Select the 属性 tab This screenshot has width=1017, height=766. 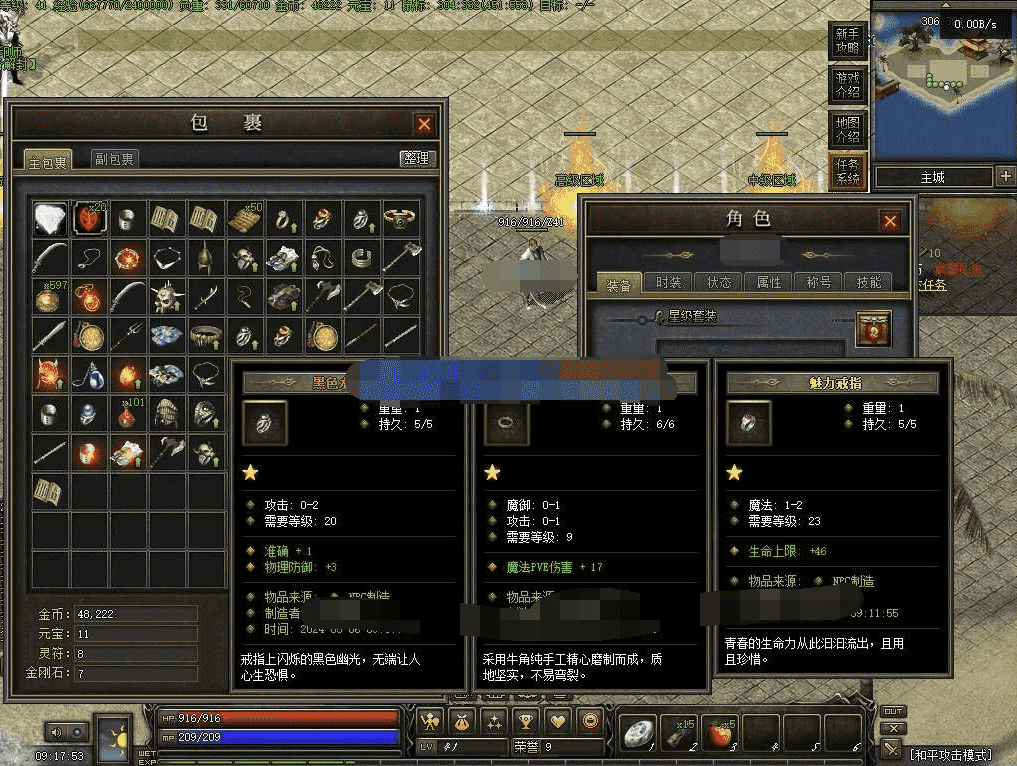tap(768, 283)
